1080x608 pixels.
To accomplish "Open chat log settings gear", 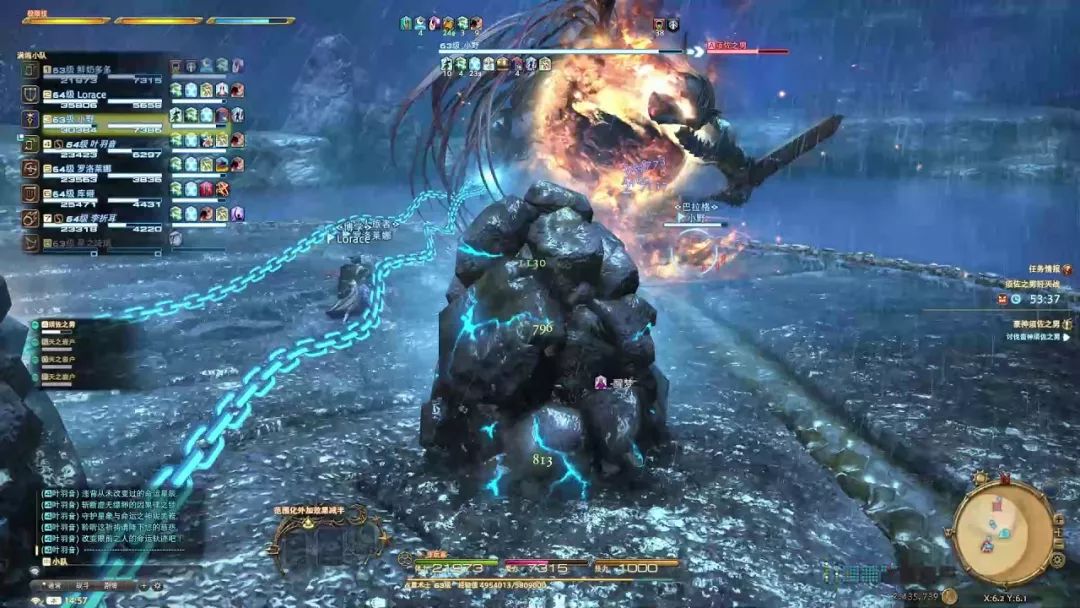I will [x=158, y=585].
